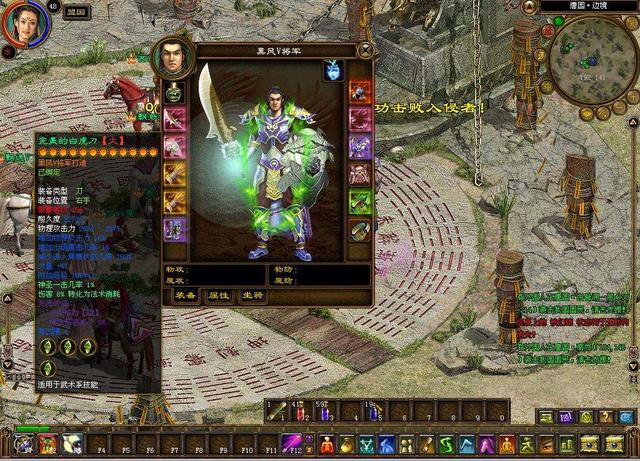This screenshot has width=640, height=461.
Task: Use the purple potion in quick slot 3
Action: point(323,410)
